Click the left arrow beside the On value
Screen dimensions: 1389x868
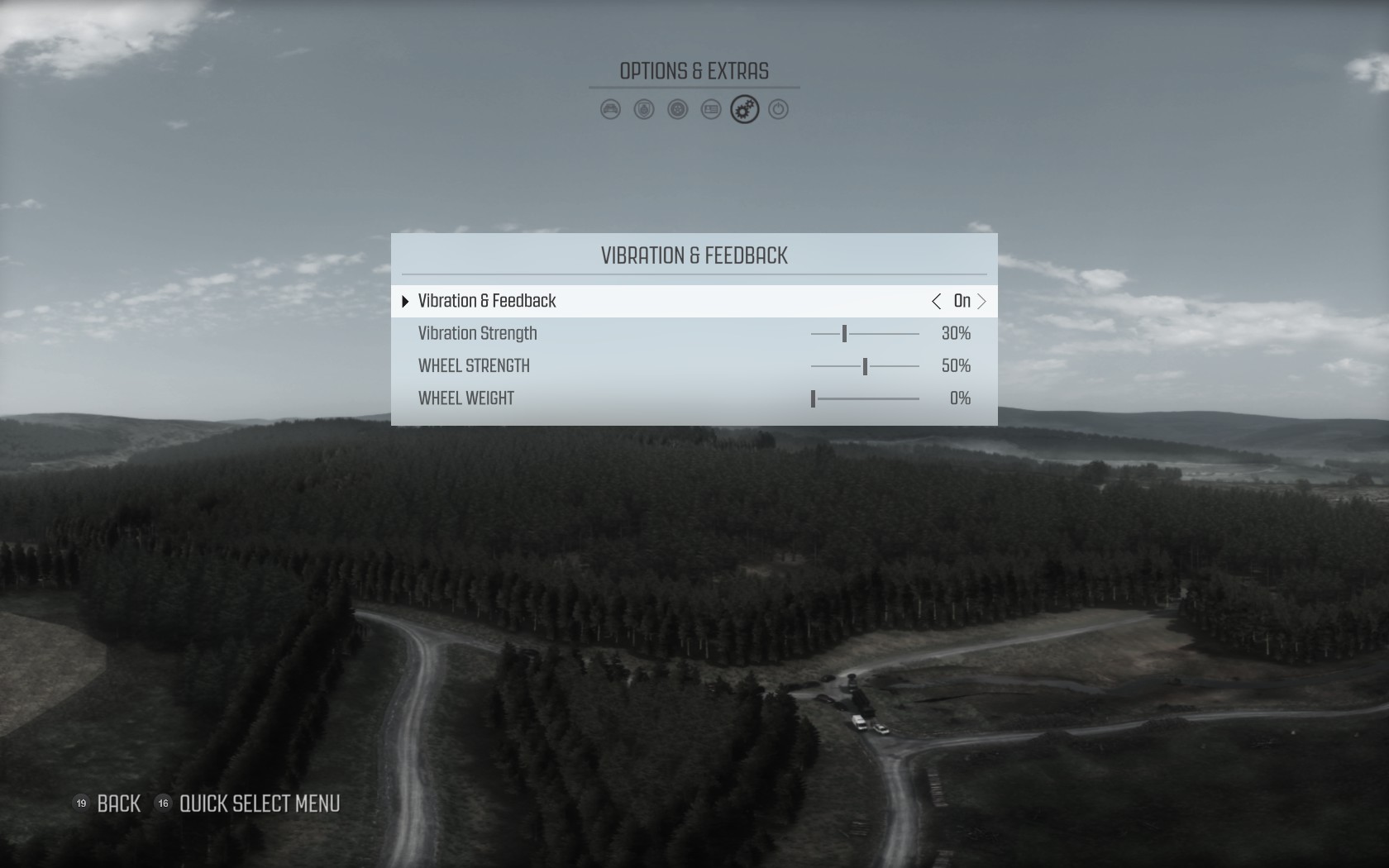(x=936, y=301)
